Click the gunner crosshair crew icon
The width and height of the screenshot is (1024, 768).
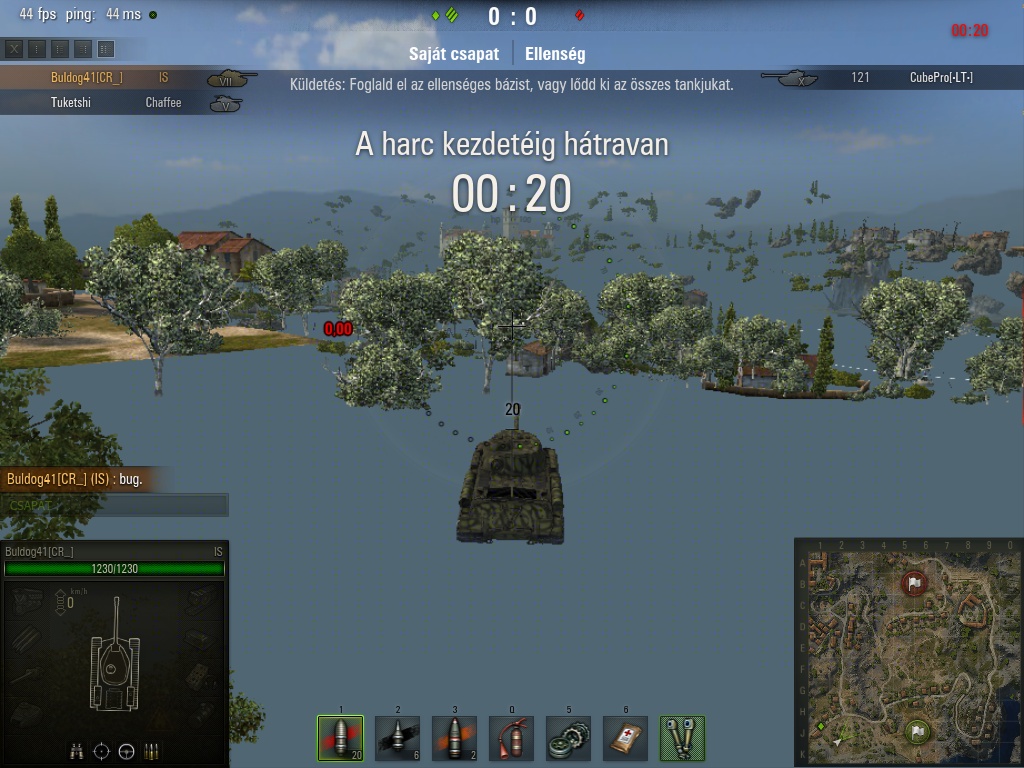tap(102, 751)
